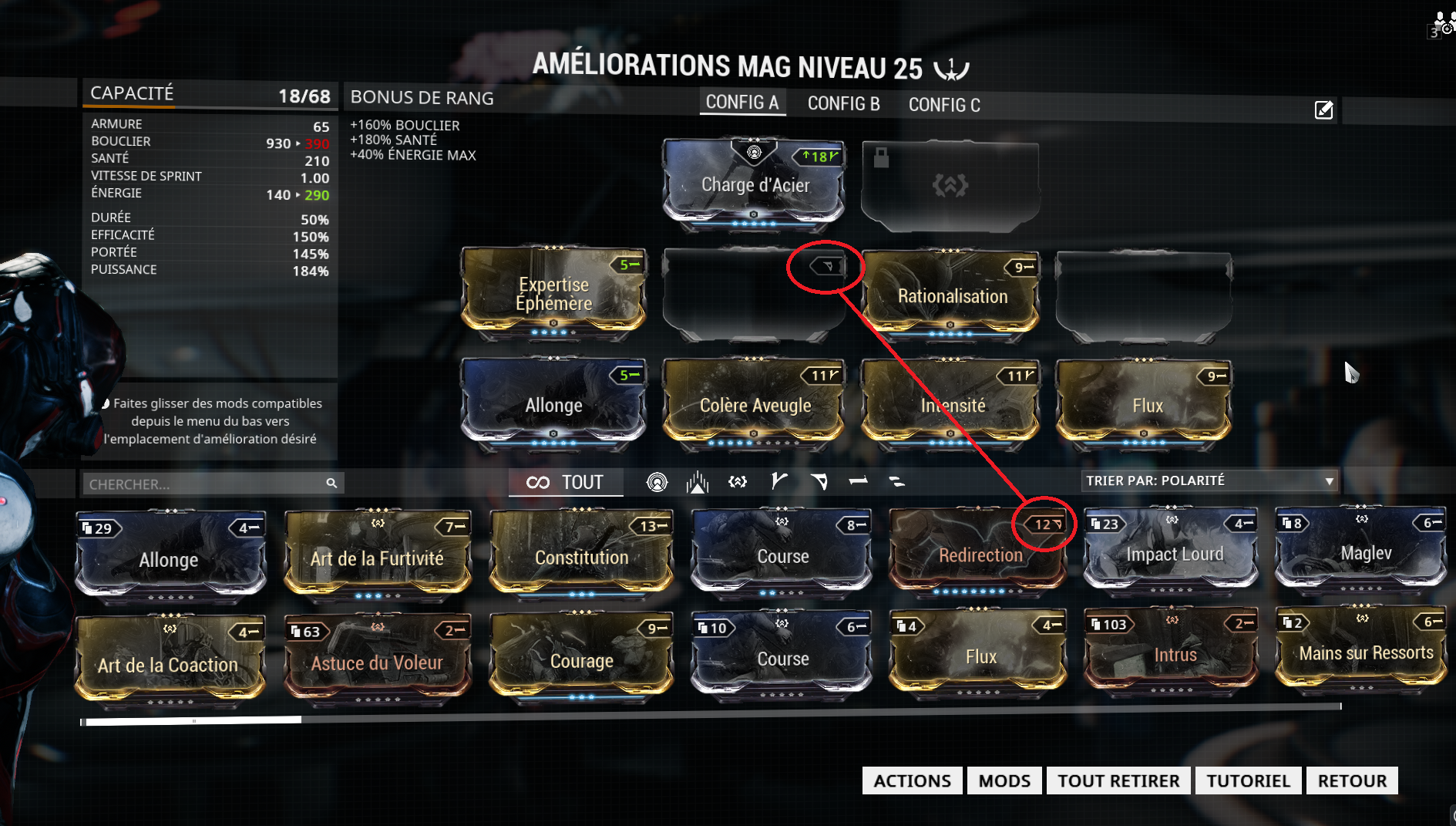1456x826 pixels.
Task: Open the loadout edit pencil icon
Action: pos(1323,110)
